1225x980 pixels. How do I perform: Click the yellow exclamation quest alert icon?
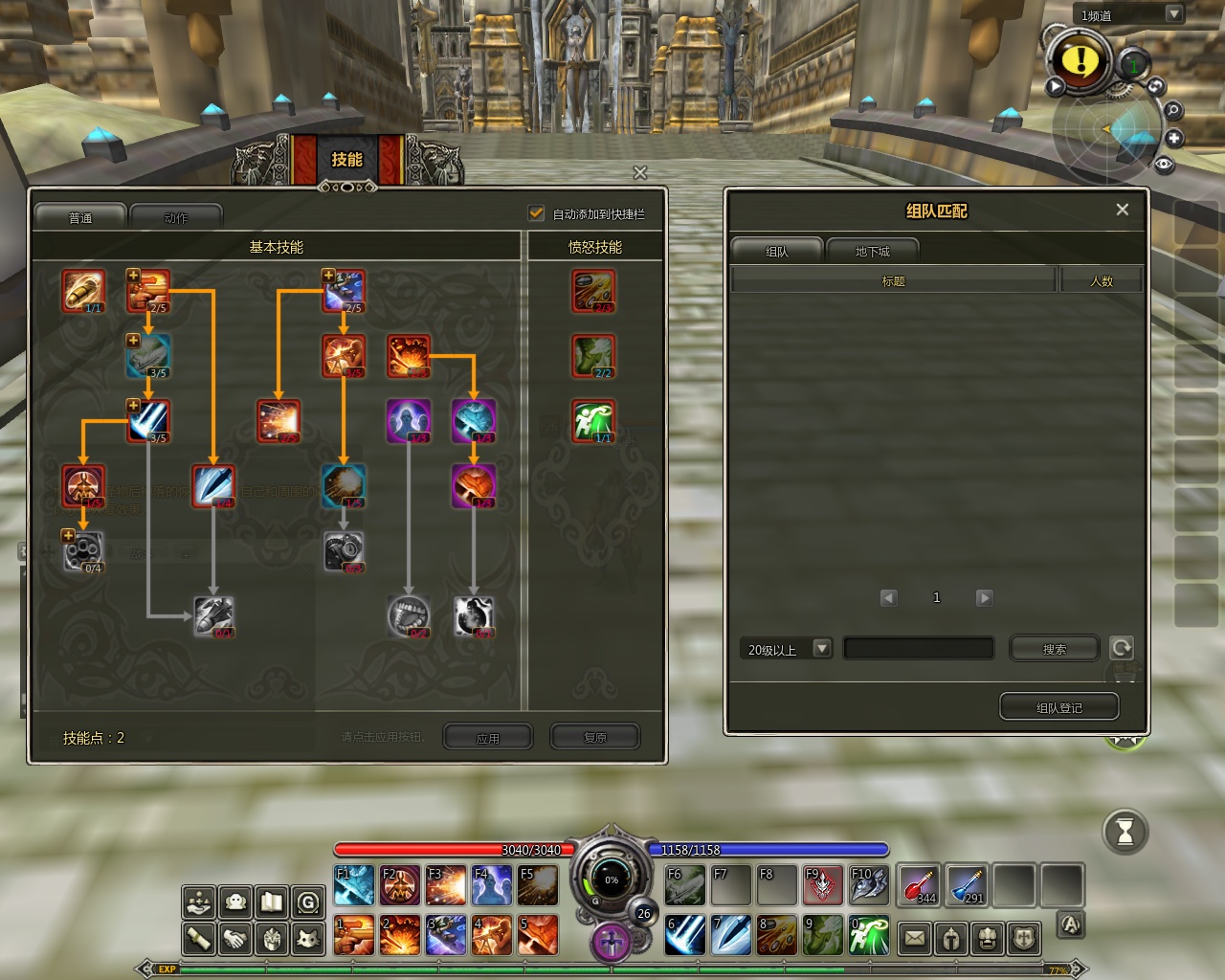1080,61
